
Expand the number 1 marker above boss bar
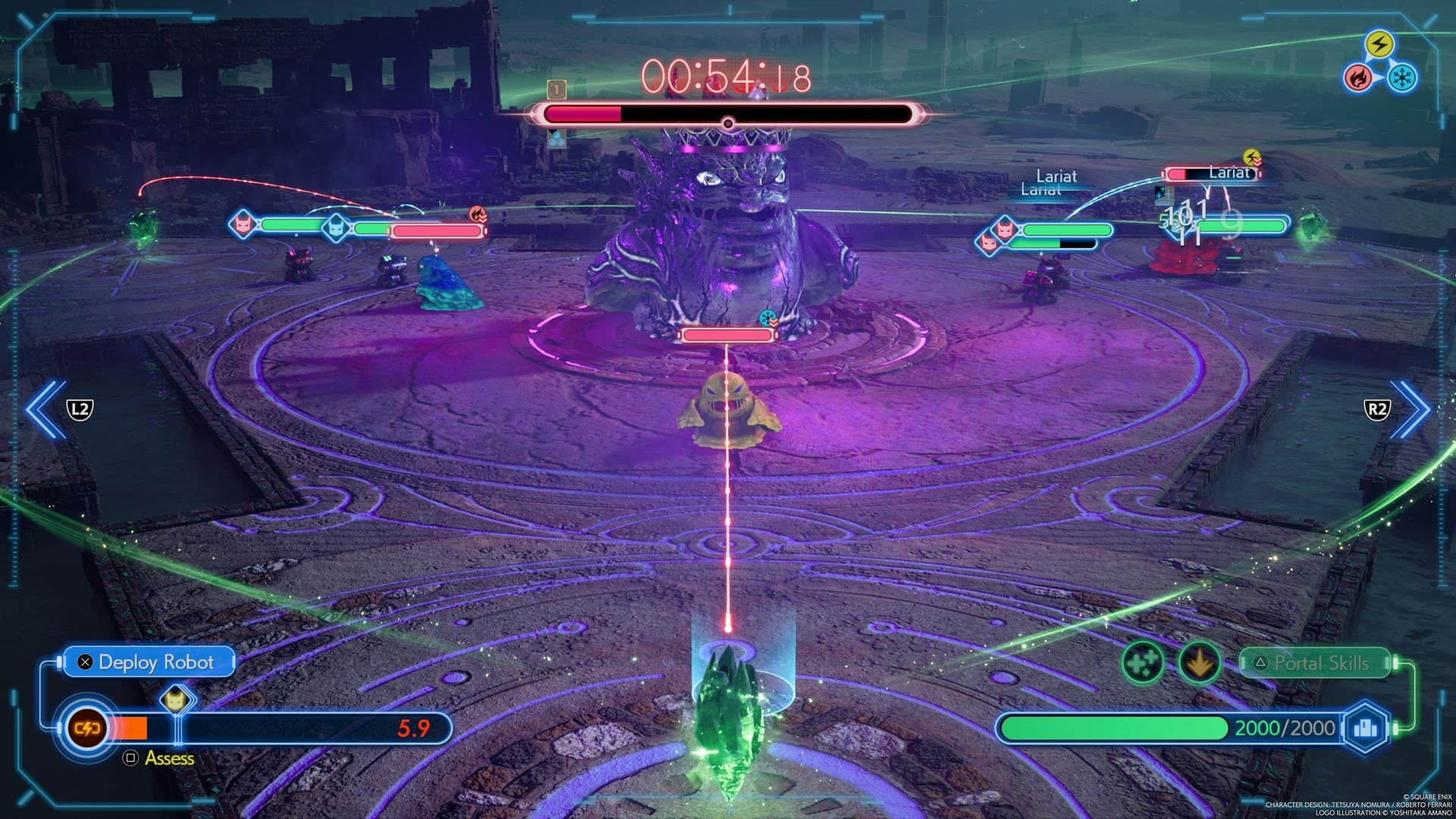click(557, 90)
